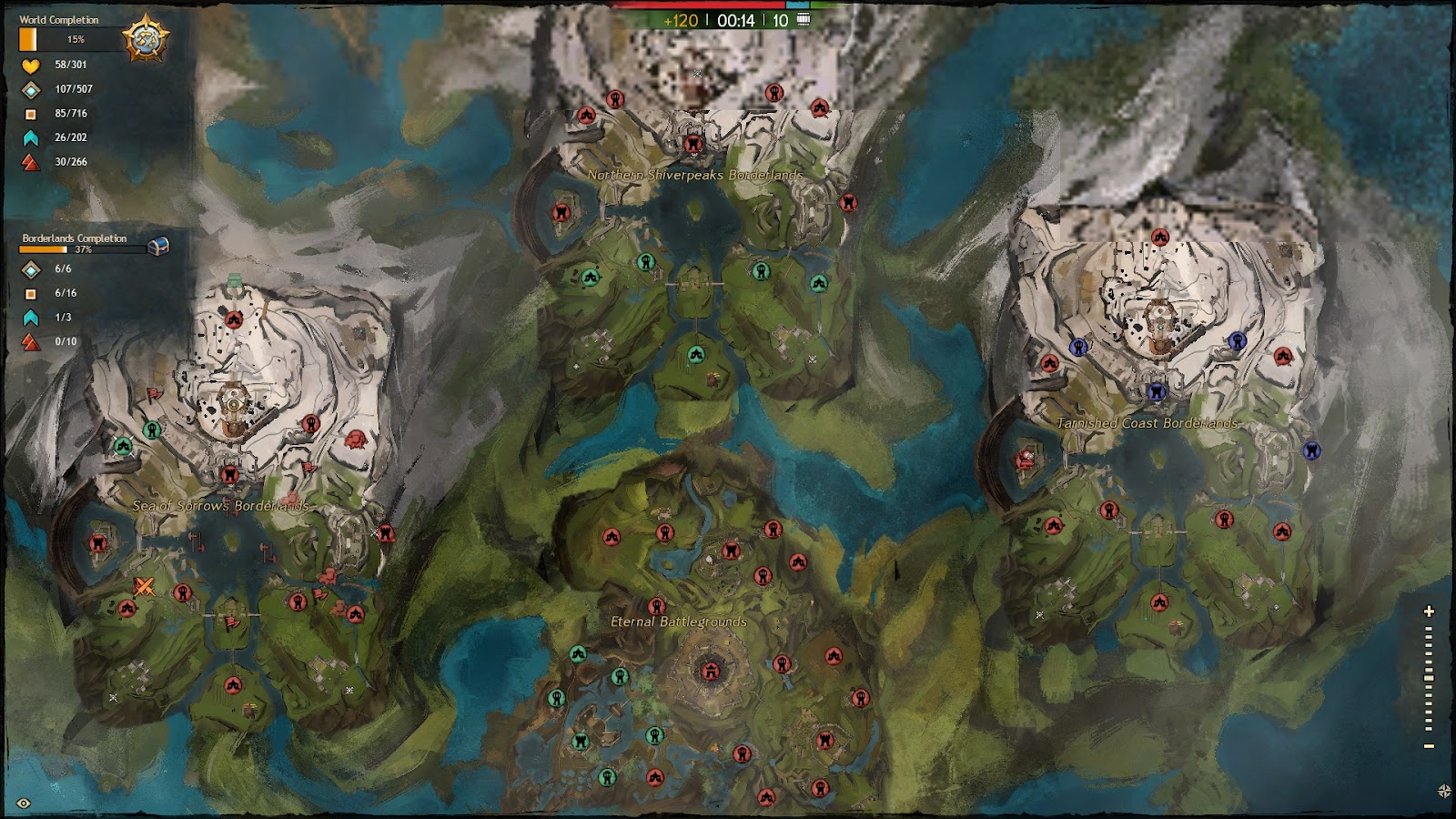Click the zoom in plus button
Viewport: 1456px width, 819px height.
(1428, 612)
